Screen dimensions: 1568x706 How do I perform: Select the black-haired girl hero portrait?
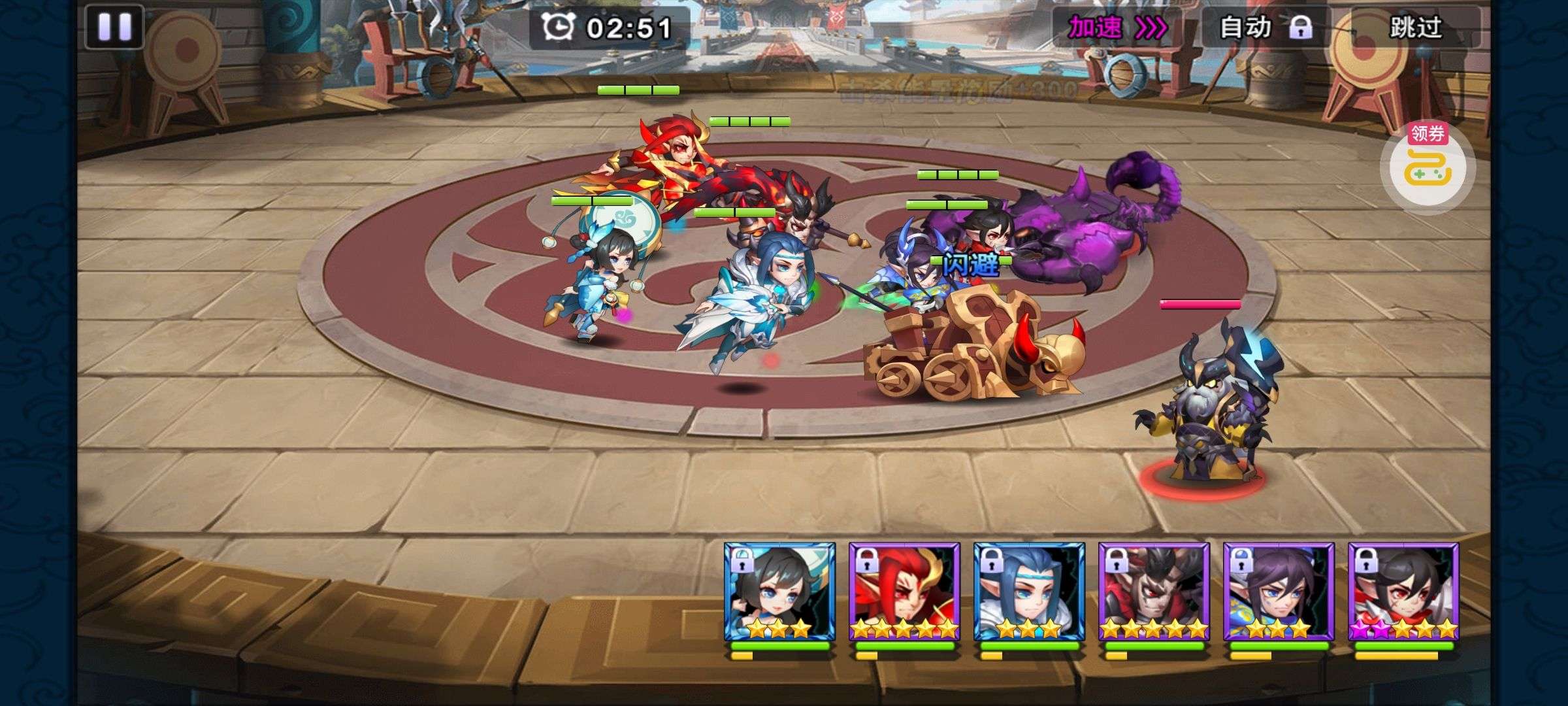(779, 592)
